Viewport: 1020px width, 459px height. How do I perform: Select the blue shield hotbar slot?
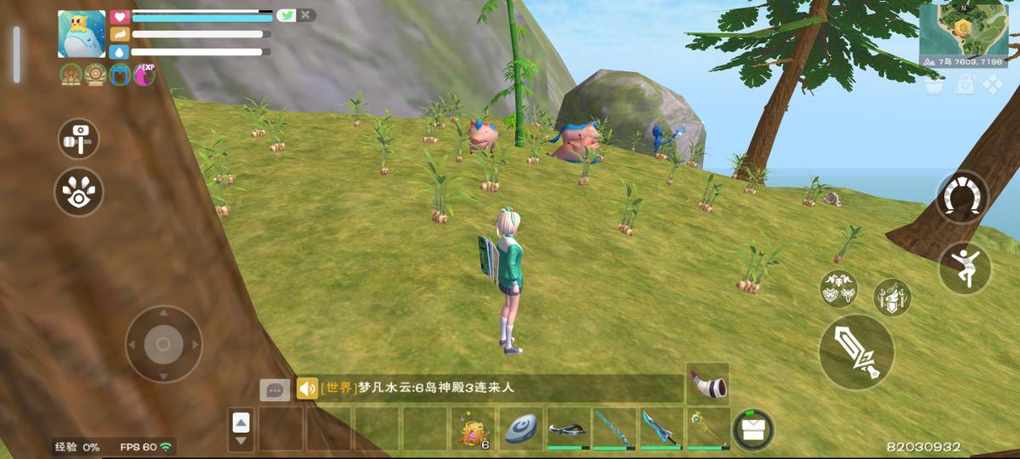(x=521, y=429)
